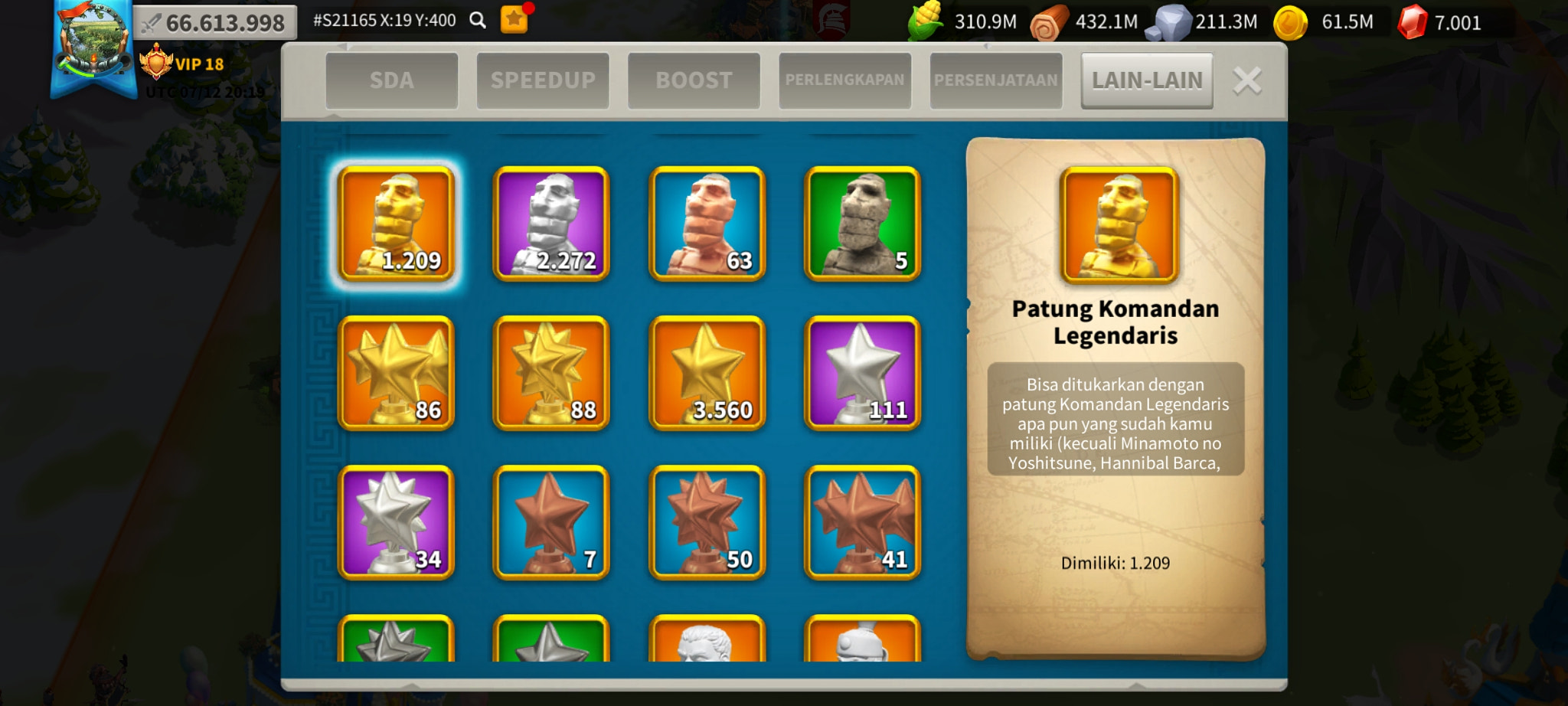
Task: Open the favorites star with red notification
Action: (x=514, y=20)
